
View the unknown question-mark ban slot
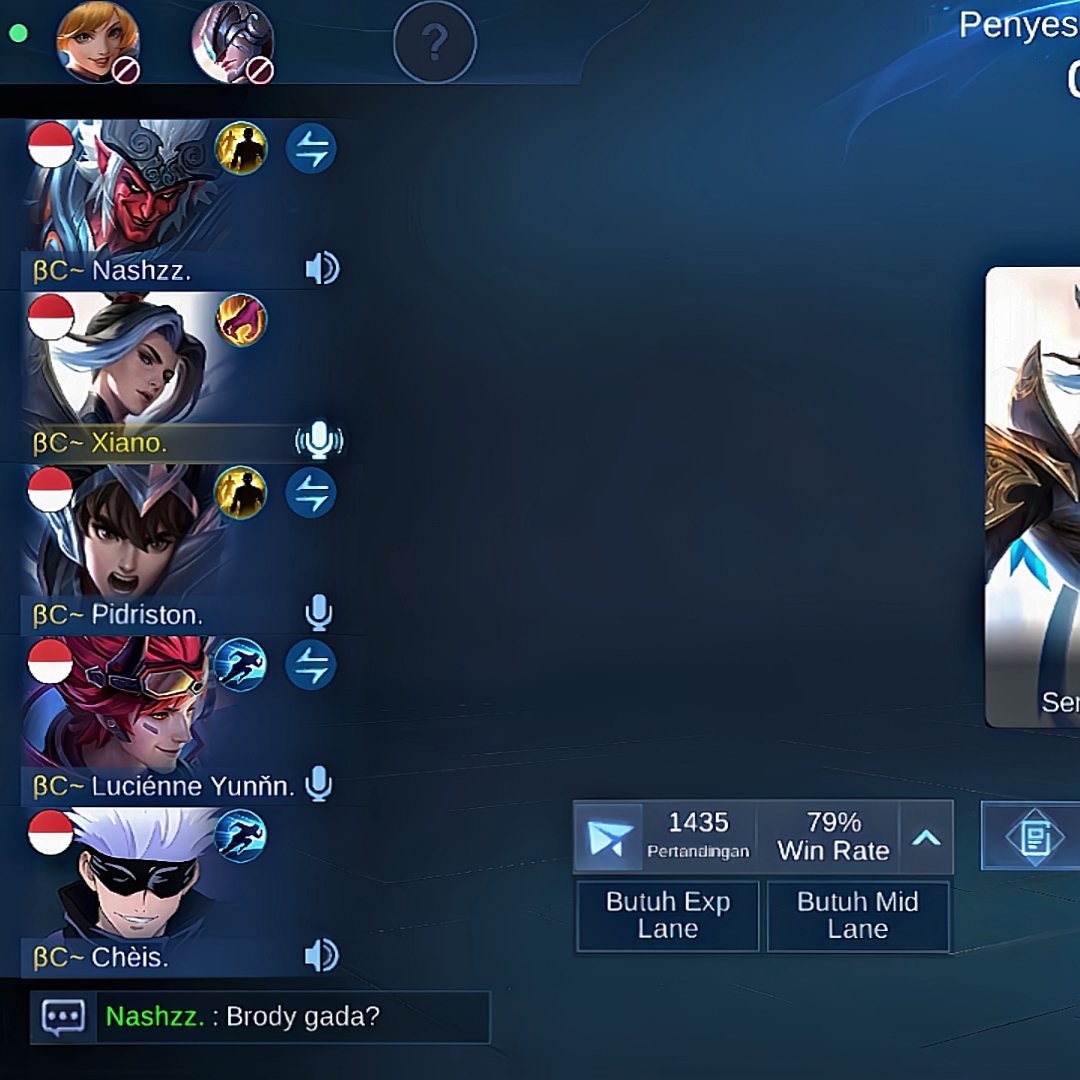tap(435, 43)
